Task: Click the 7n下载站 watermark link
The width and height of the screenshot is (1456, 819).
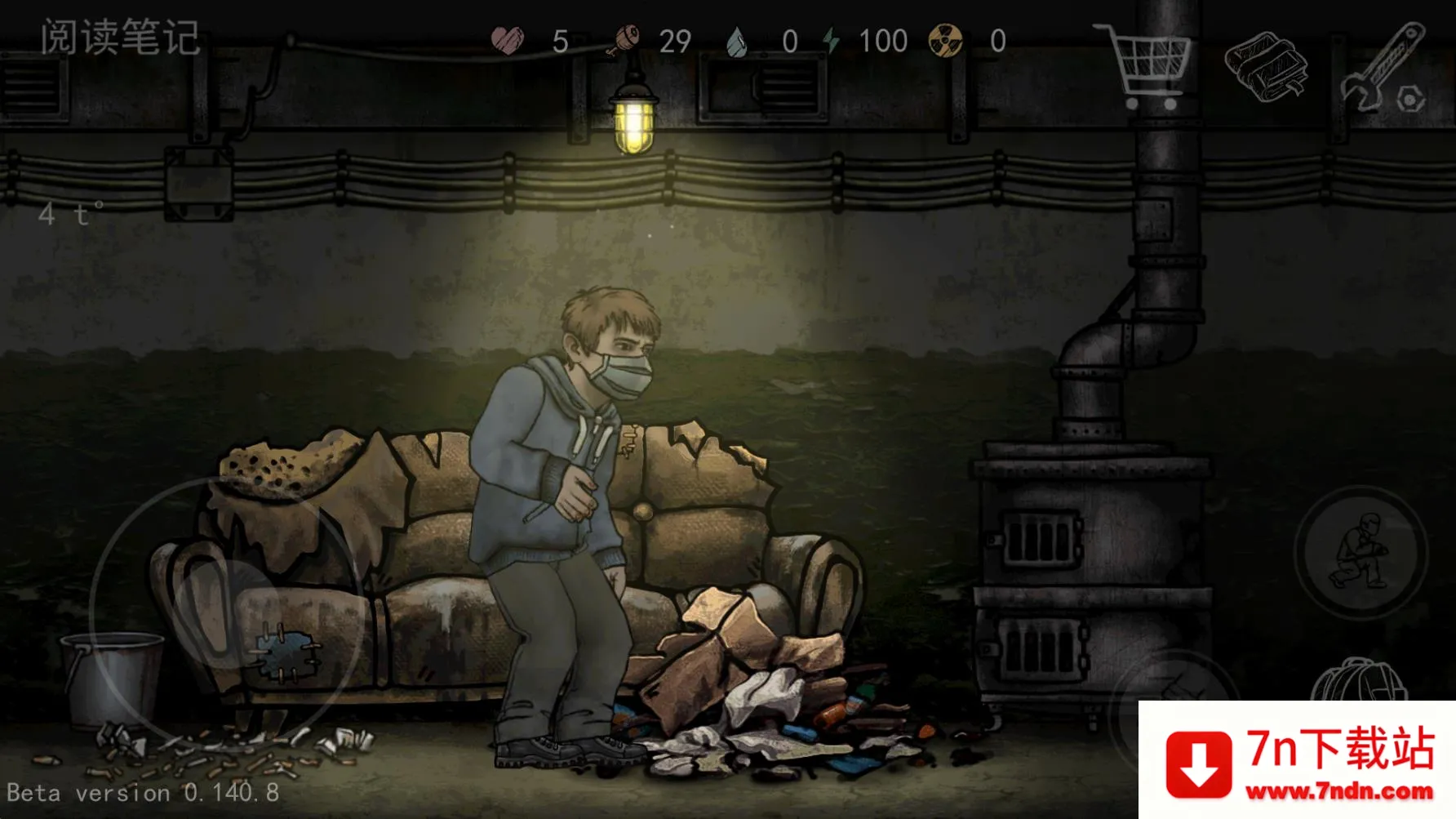Action: click(1298, 761)
